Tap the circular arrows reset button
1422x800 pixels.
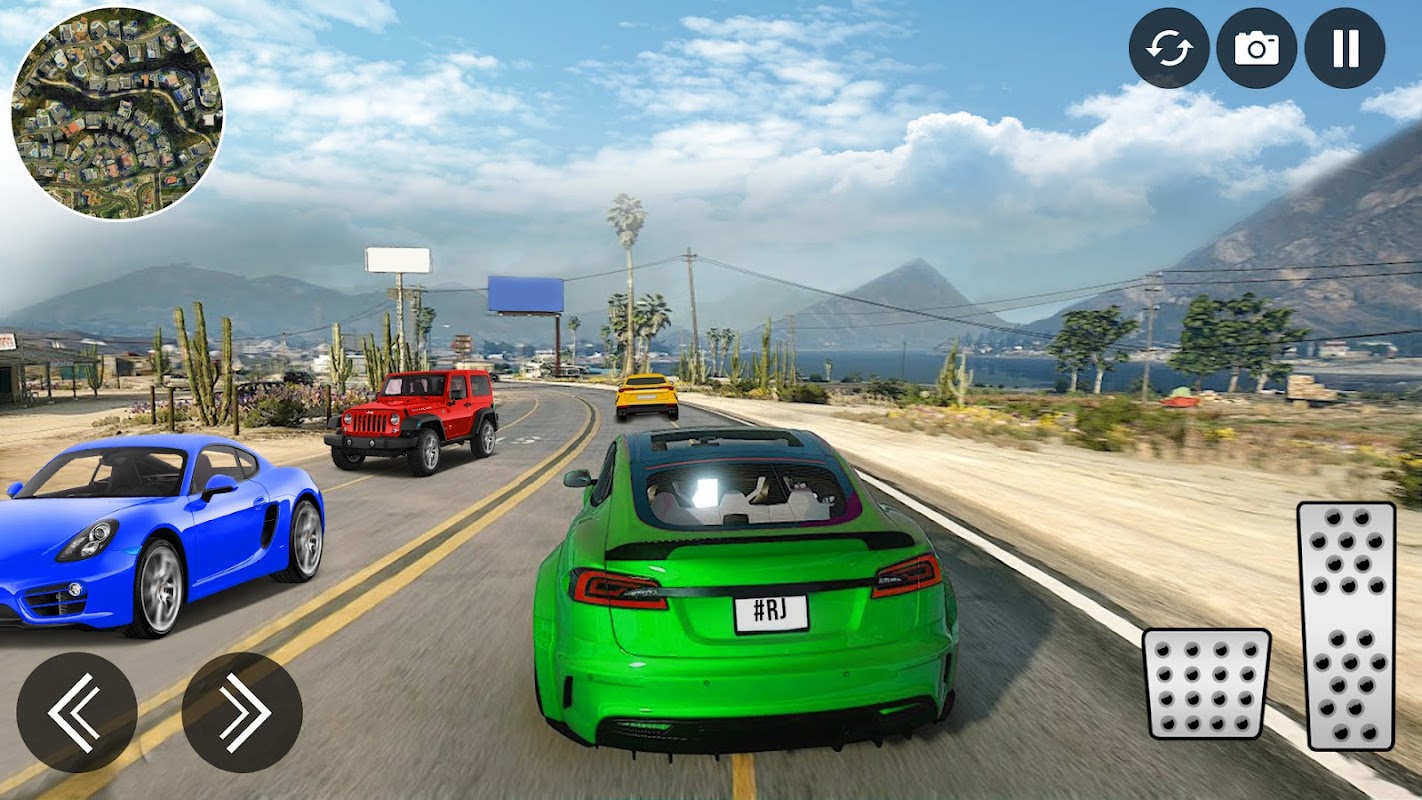(1169, 48)
